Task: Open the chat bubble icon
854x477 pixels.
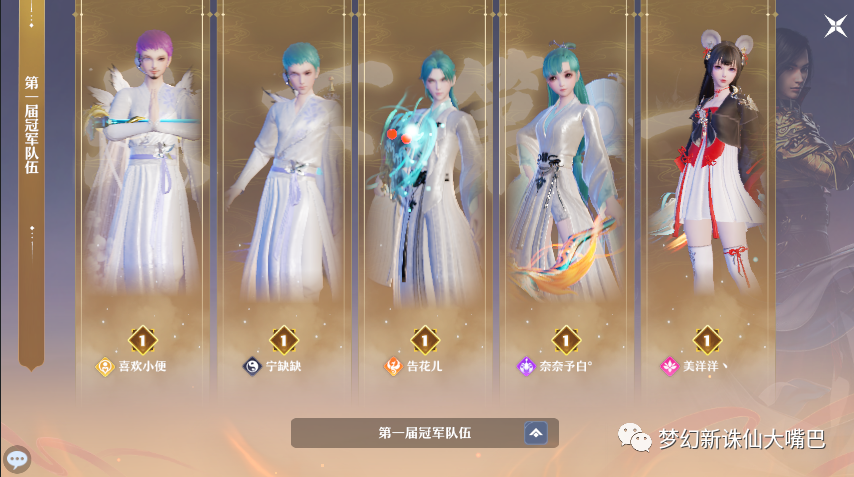Action: coord(17,459)
